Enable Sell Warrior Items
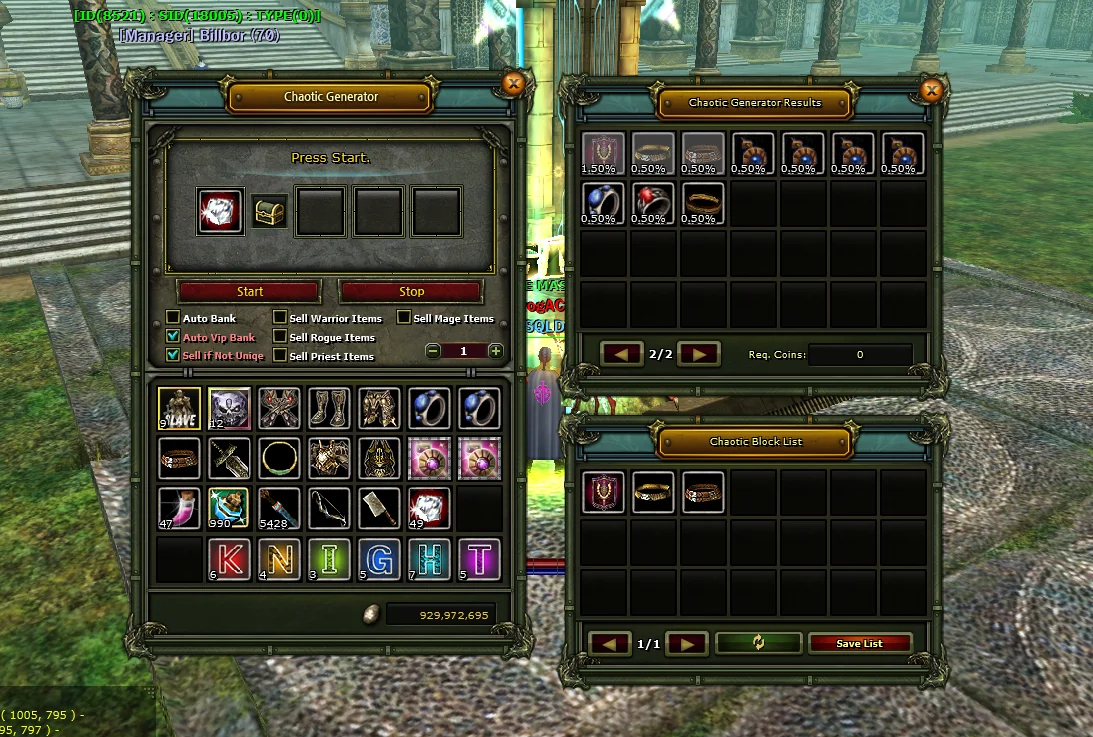The width and height of the screenshot is (1093, 737). [x=280, y=318]
